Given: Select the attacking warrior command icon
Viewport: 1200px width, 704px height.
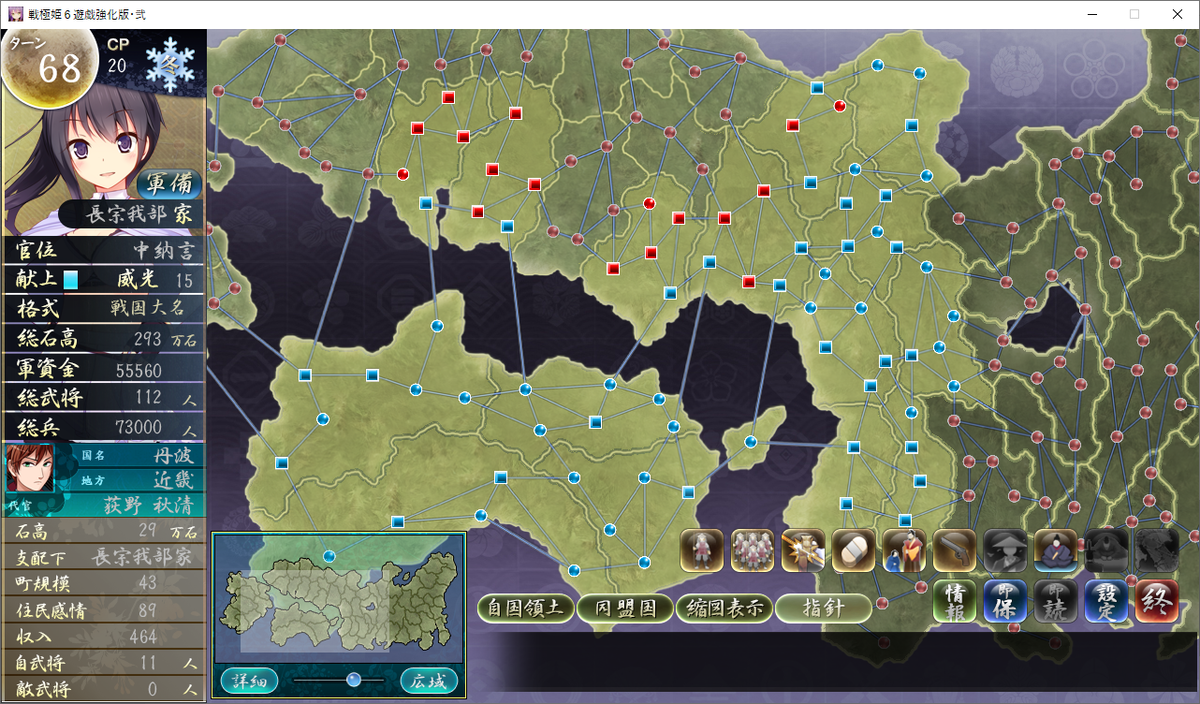Looking at the screenshot, I should (803, 550).
